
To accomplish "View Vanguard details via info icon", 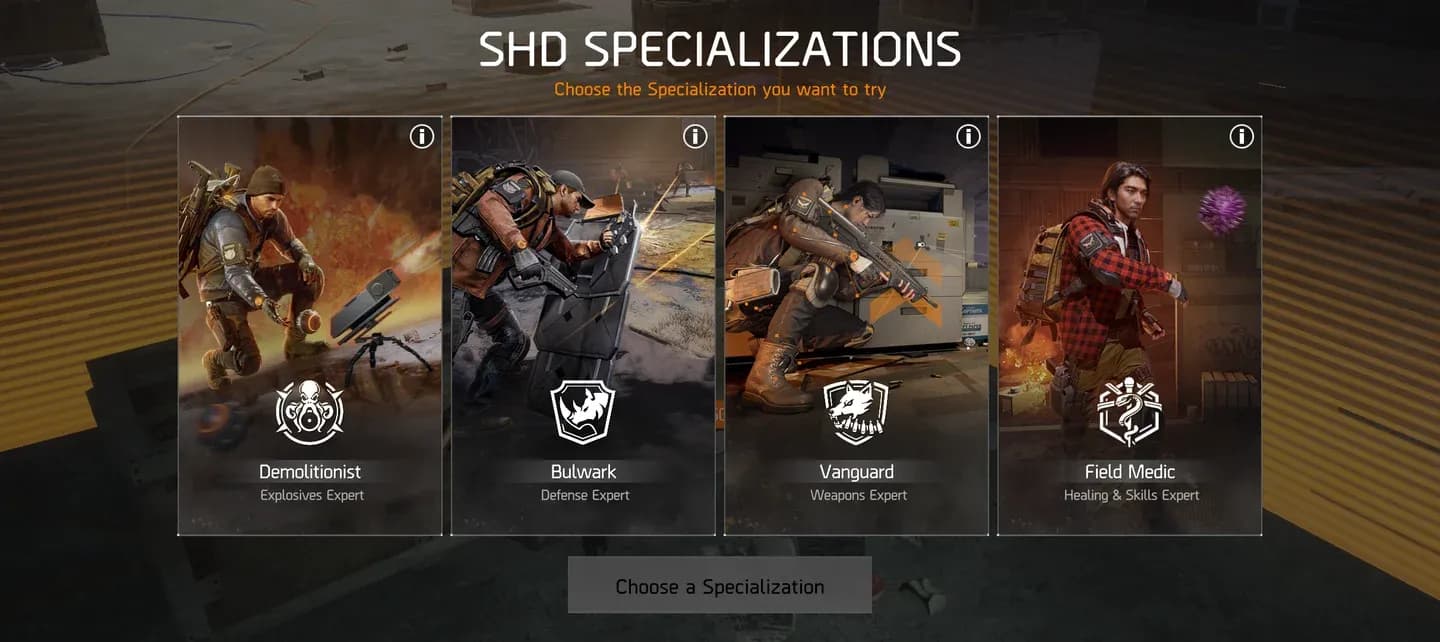I will coord(968,136).
